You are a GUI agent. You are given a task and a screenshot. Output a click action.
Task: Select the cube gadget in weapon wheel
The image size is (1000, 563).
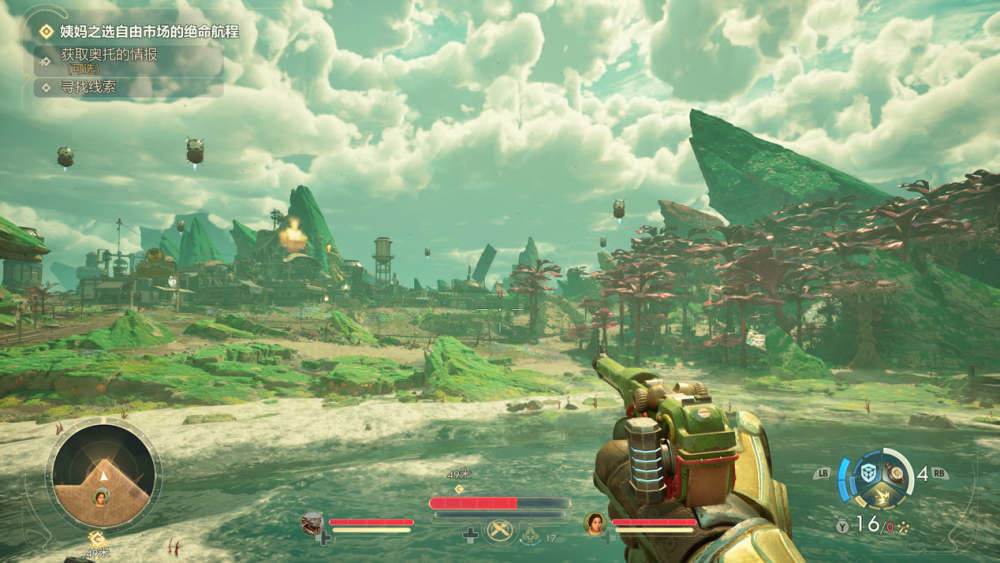pyautogui.click(x=870, y=473)
